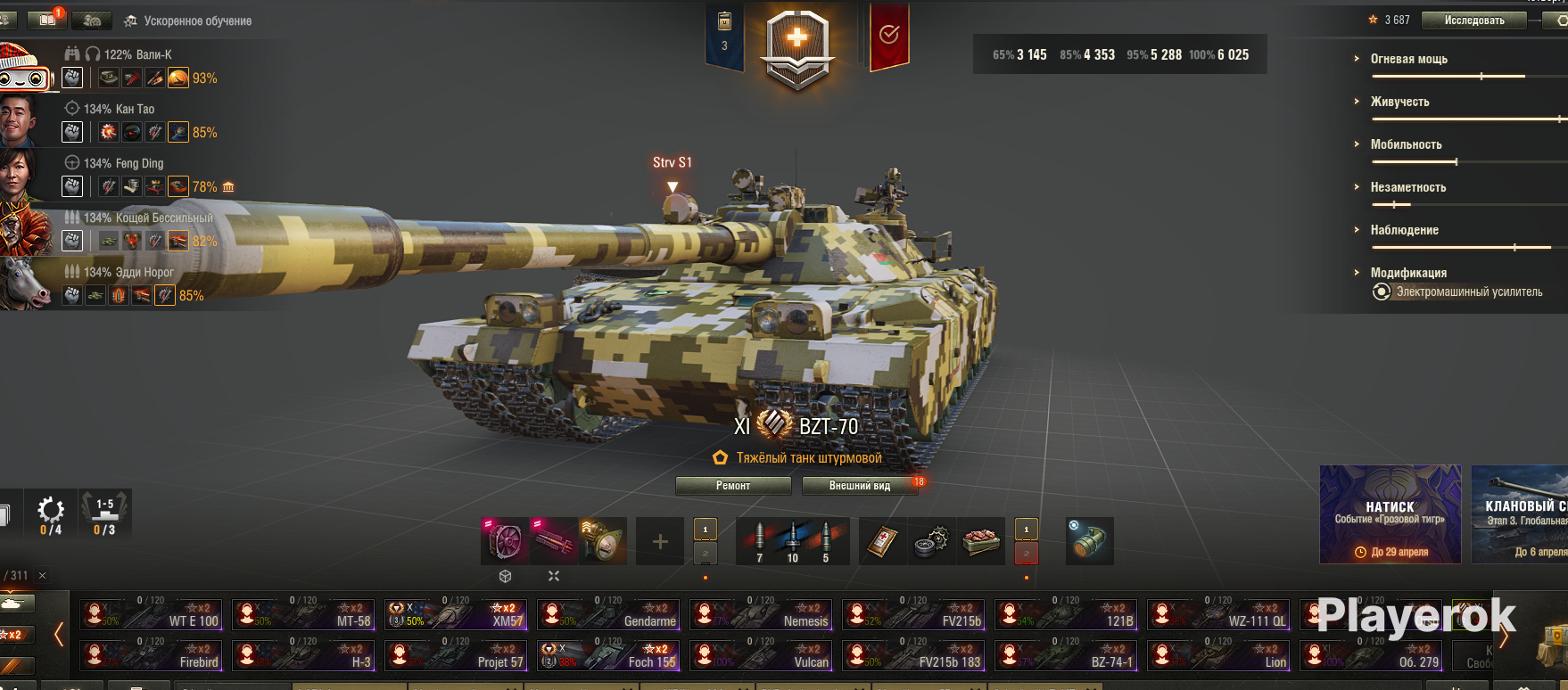Screen dimensions: 1568x690
Task: Select the chocolate bar consumable slot
Action: point(980,541)
